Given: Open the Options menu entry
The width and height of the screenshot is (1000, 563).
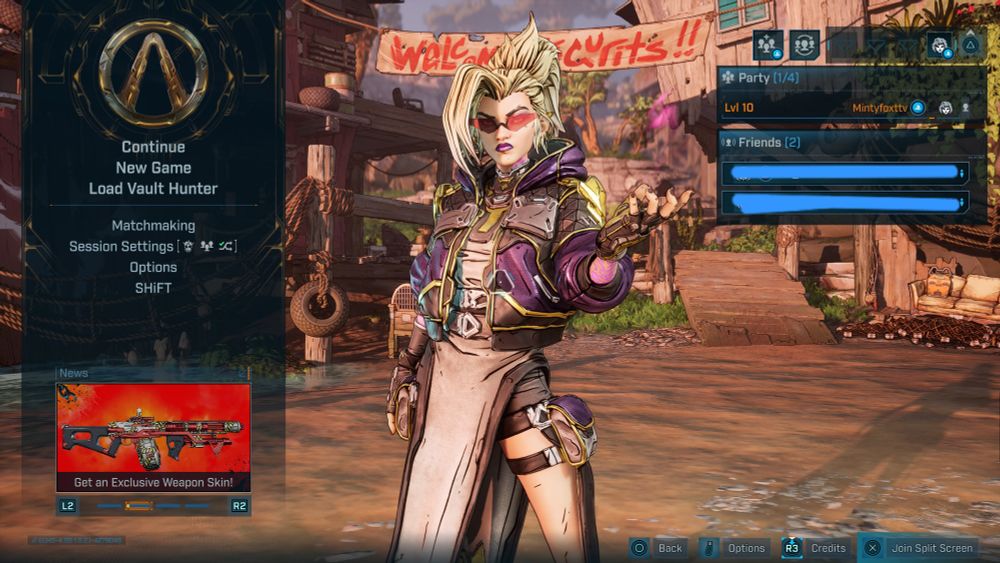Looking at the screenshot, I should click(153, 267).
